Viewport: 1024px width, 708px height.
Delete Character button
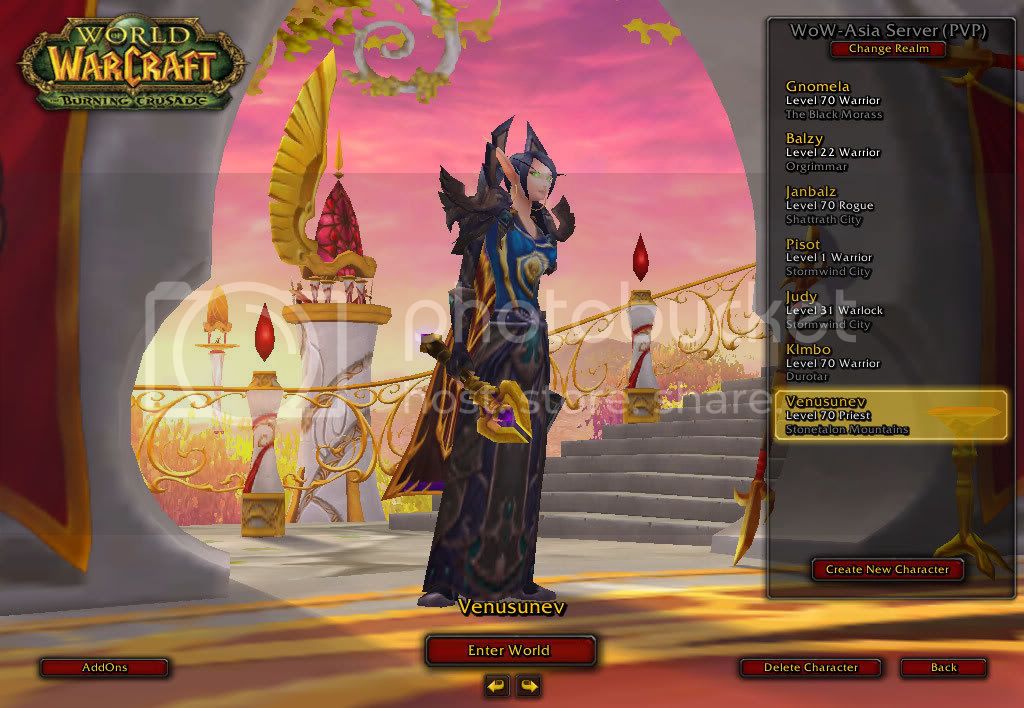tap(810, 667)
